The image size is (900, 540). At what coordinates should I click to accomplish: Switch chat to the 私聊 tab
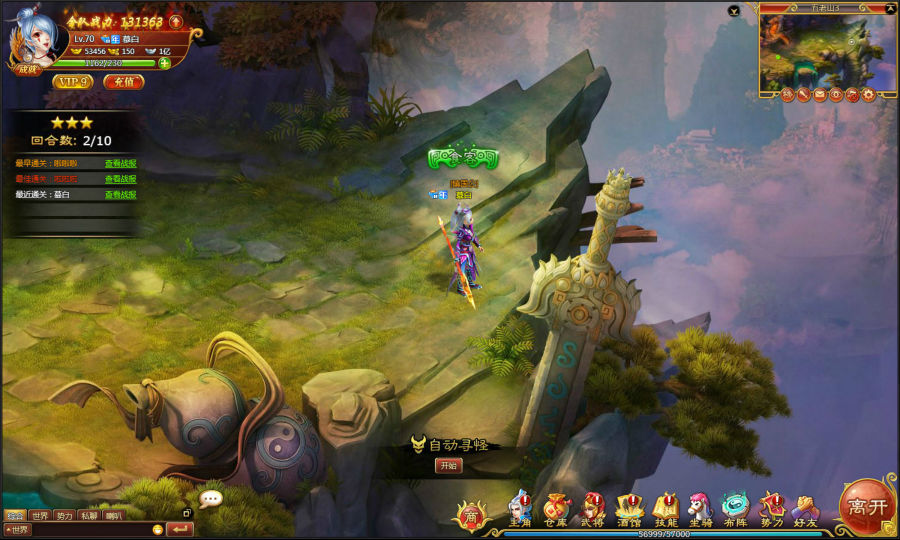click(89, 516)
